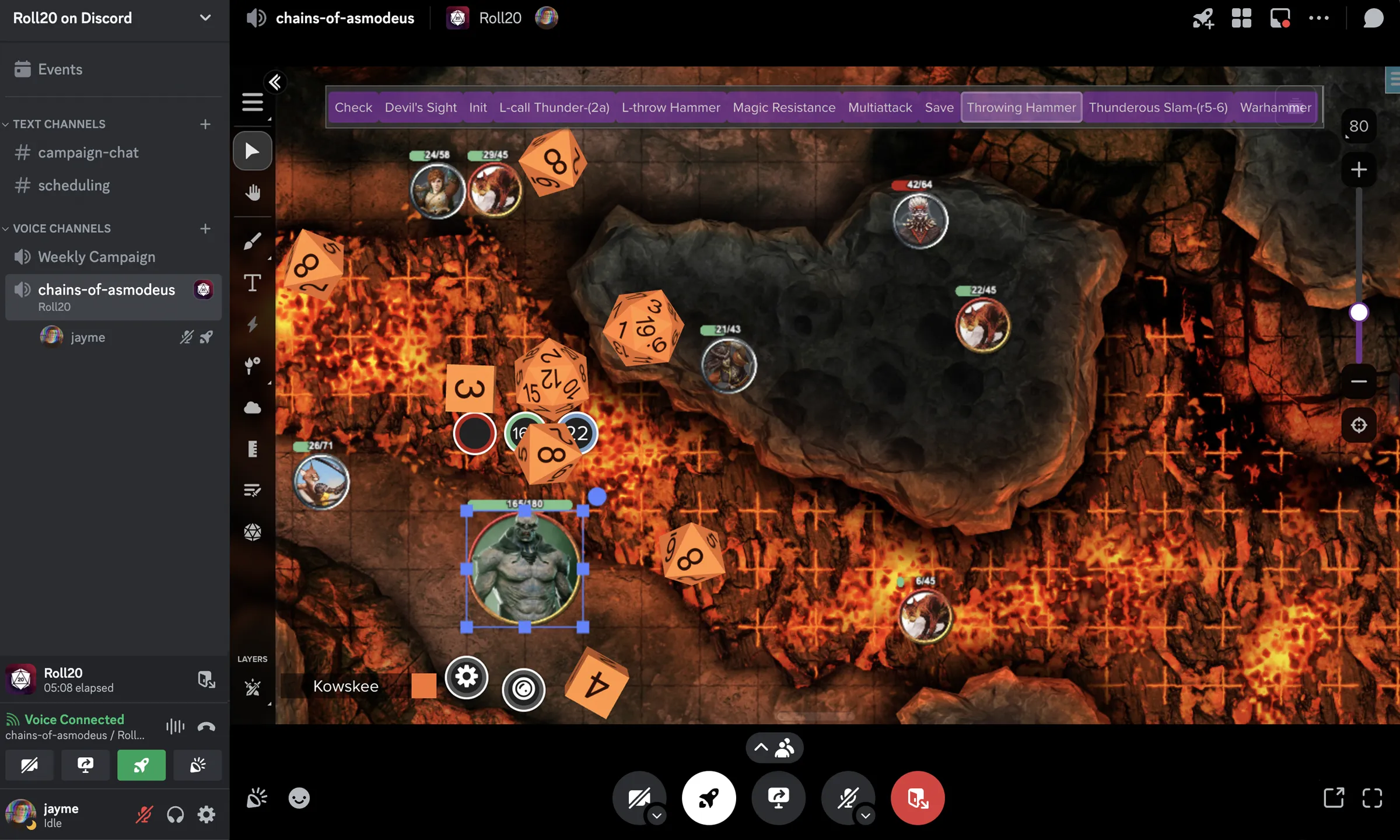1400x840 pixels.
Task: Trigger the Devil's Sight macro
Action: 421,107
